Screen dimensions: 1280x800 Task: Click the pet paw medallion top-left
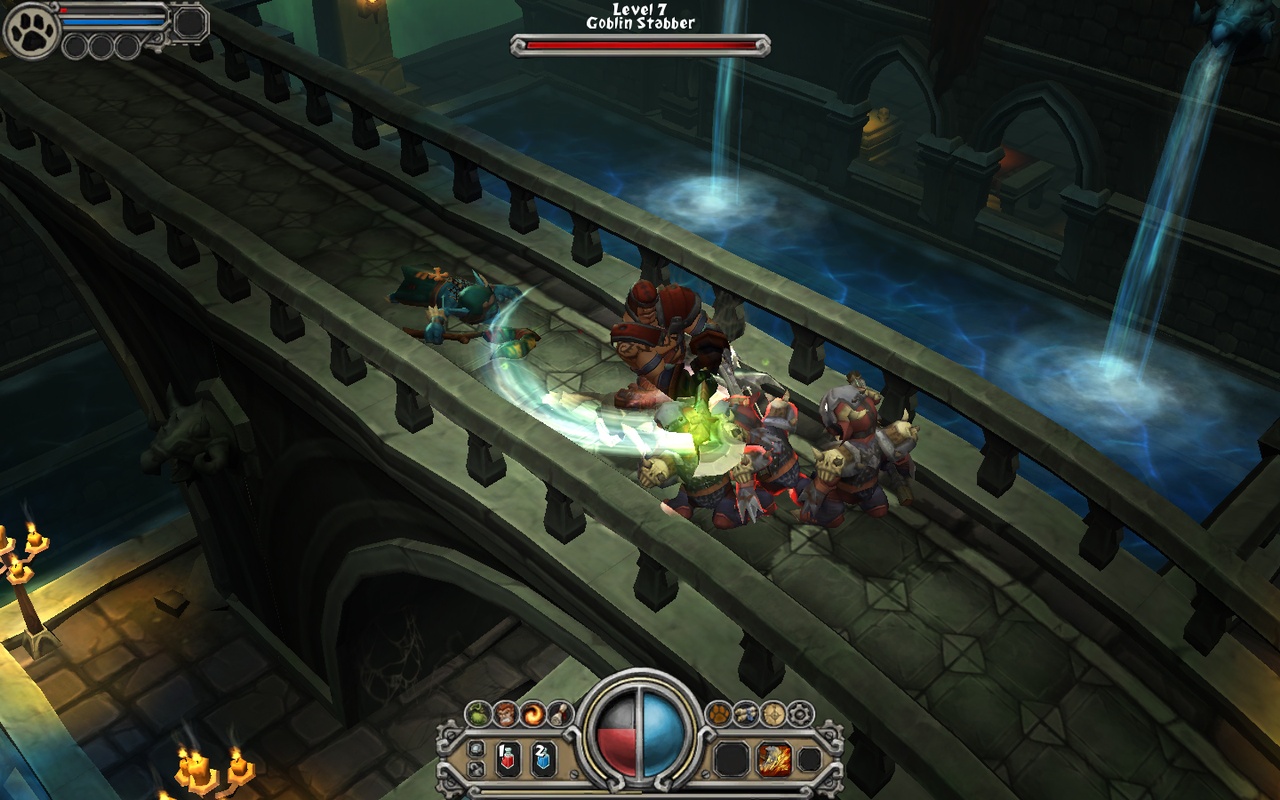[x=29, y=29]
